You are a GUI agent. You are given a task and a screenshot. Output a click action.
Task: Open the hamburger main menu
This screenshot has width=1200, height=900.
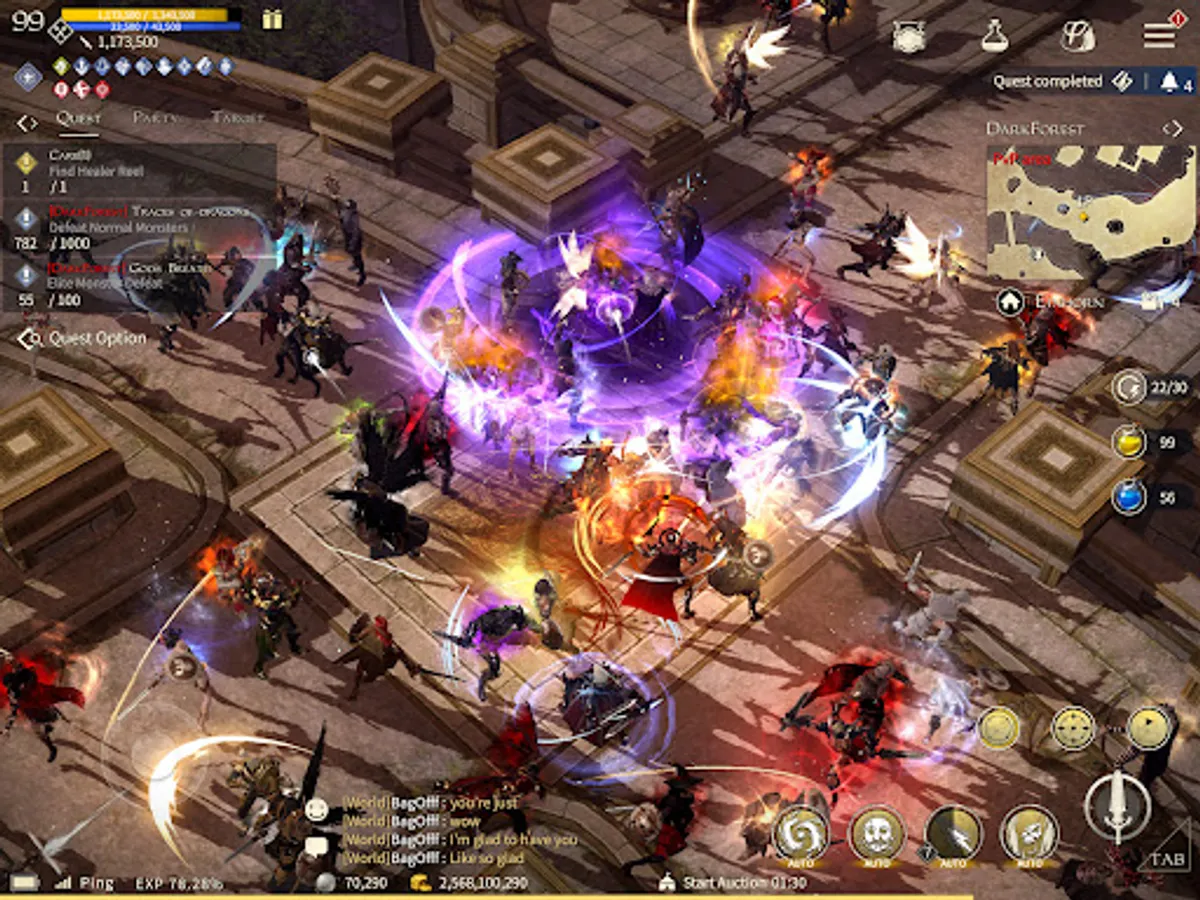click(1159, 35)
